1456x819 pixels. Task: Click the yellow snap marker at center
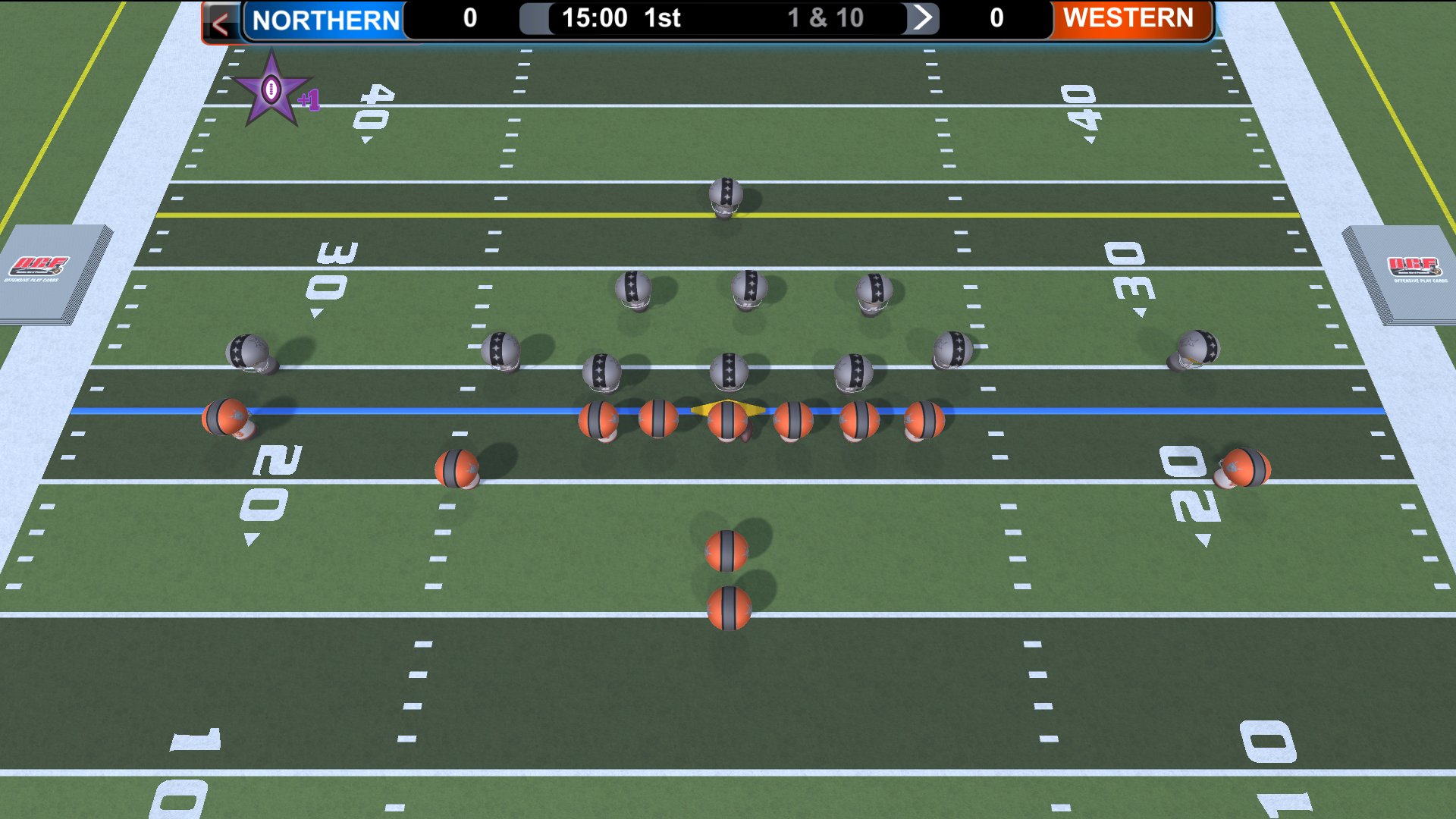728,407
